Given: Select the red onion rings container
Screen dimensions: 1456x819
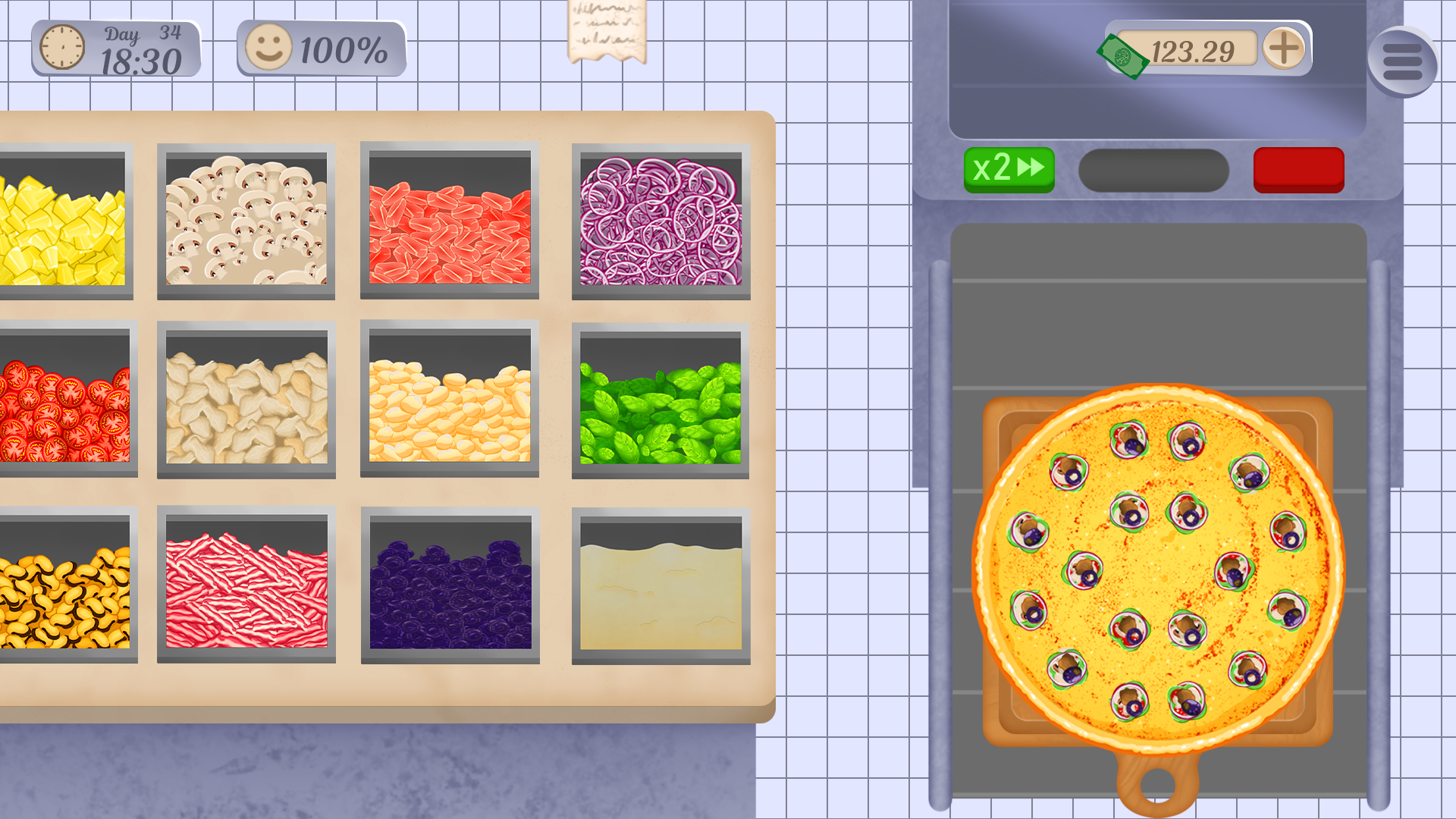Looking at the screenshot, I should click(660, 220).
